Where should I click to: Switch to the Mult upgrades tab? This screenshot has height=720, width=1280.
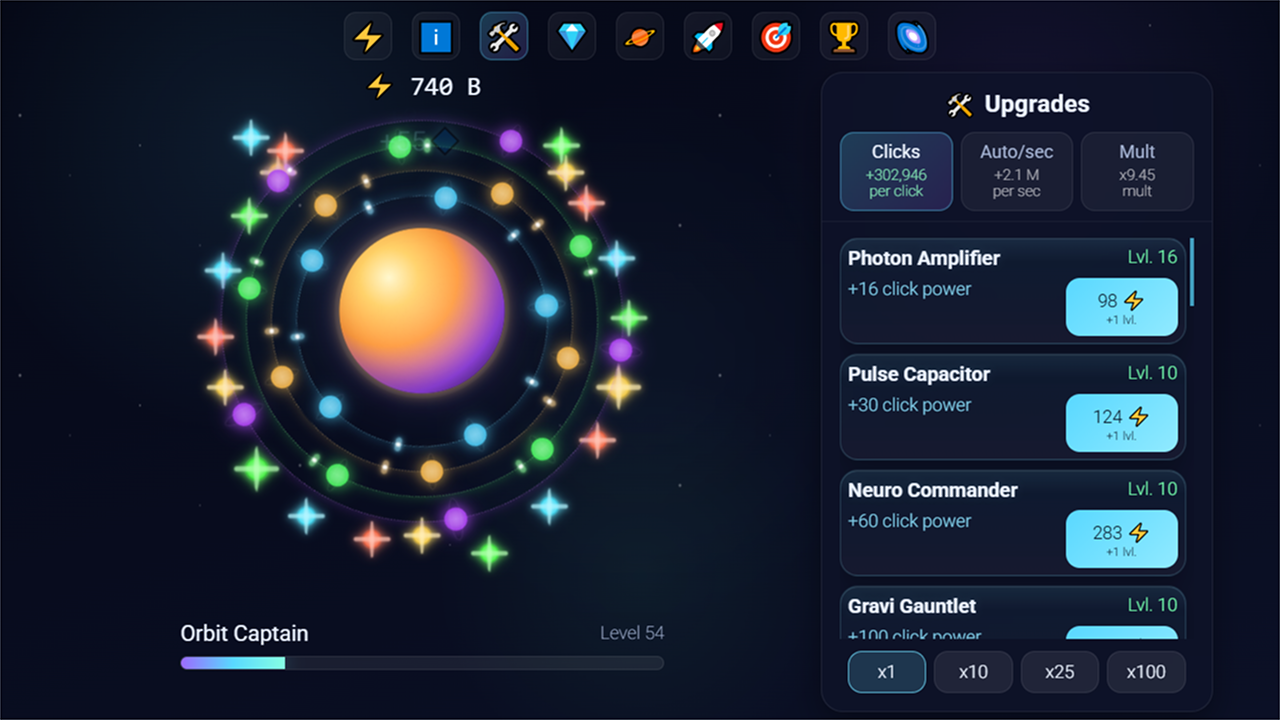(x=1136, y=171)
